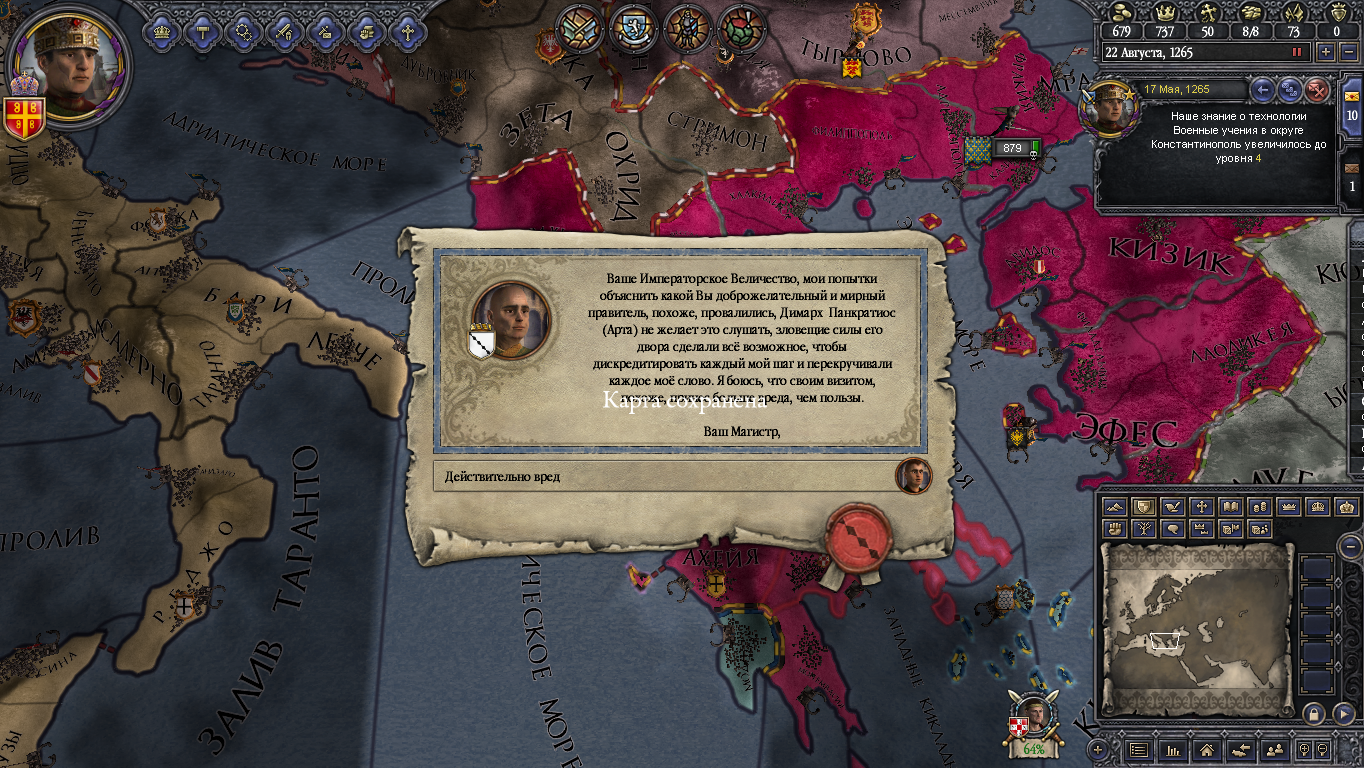Open the war alert portrait showing 64%
The width and height of the screenshot is (1364, 768).
tap(1033, 722)
